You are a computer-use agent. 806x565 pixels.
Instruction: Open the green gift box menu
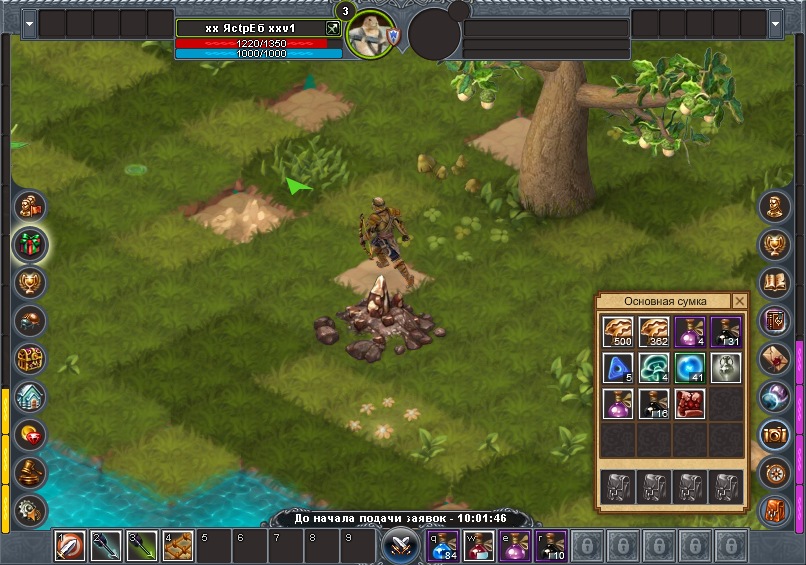30,244
